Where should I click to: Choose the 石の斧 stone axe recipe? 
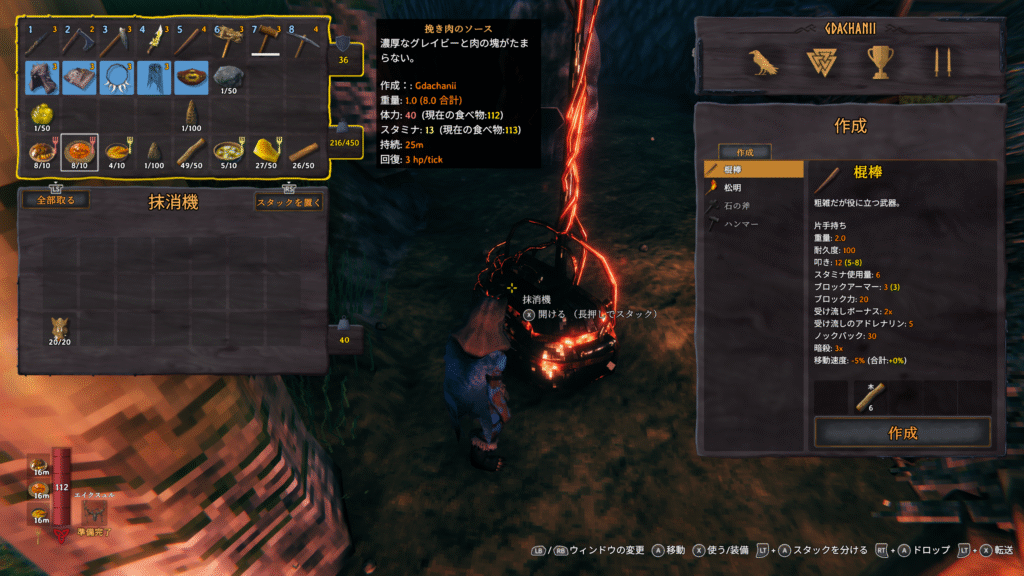753,206
